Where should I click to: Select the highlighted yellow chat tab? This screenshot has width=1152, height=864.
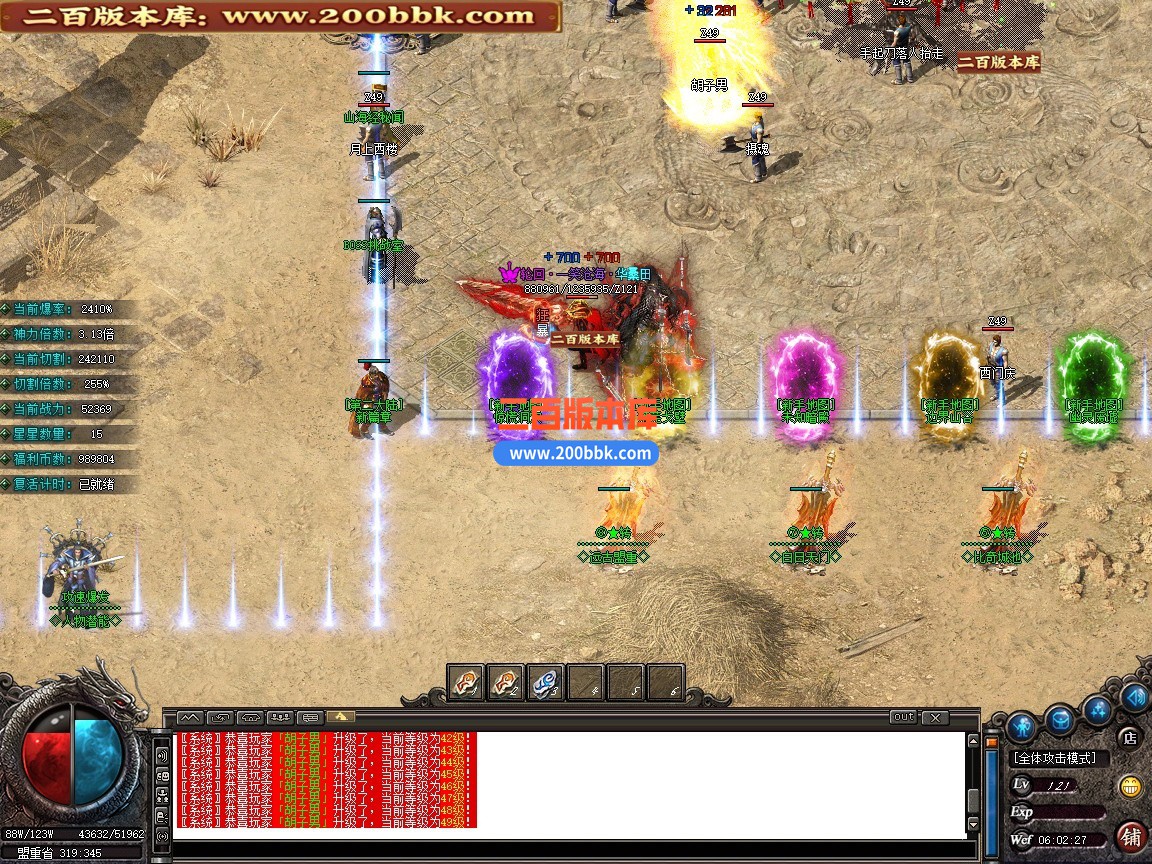click(x=341, y=717)
